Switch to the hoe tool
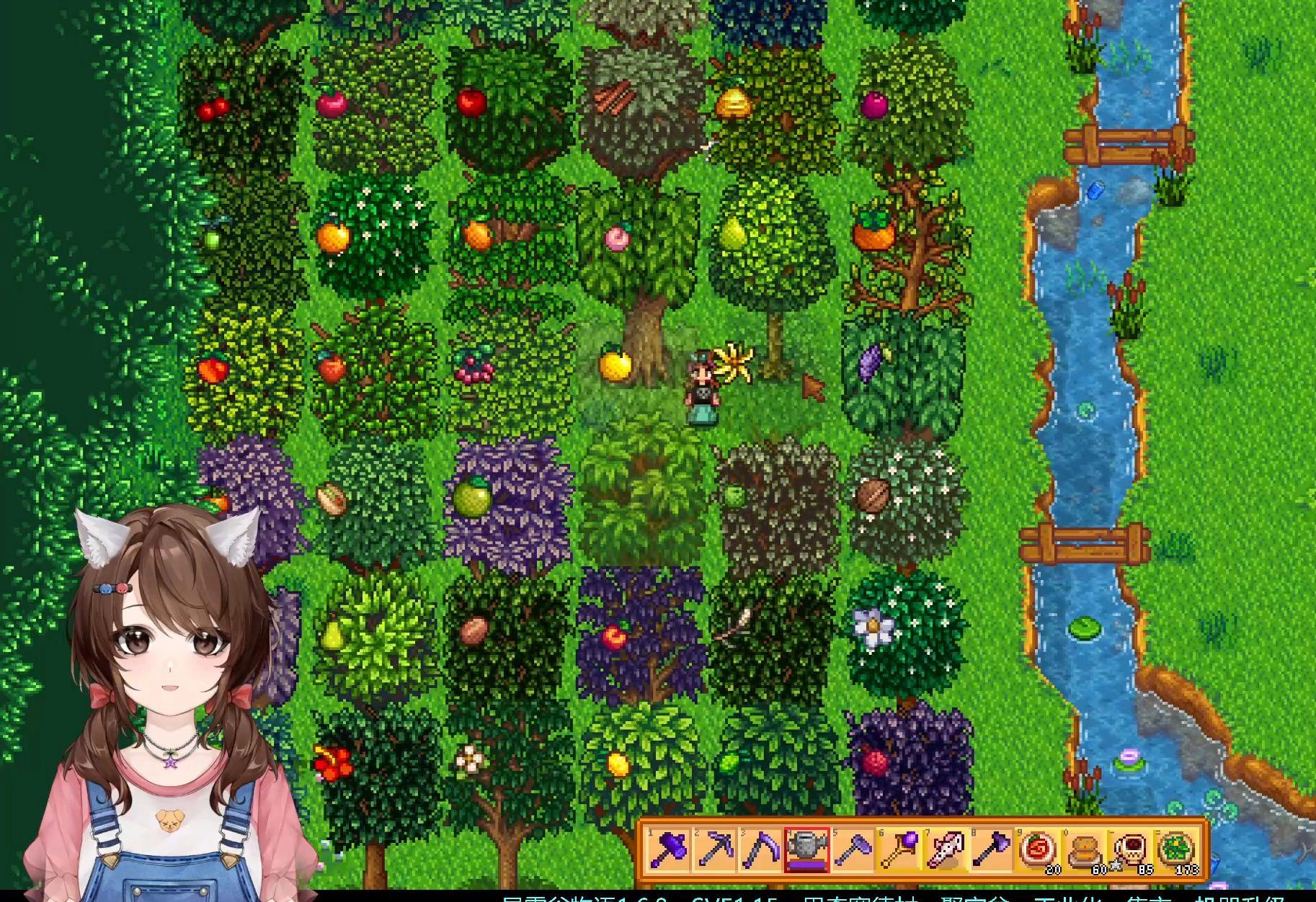Image resolution: width=1316 pixels, height=902 pixels. (853, 850)
